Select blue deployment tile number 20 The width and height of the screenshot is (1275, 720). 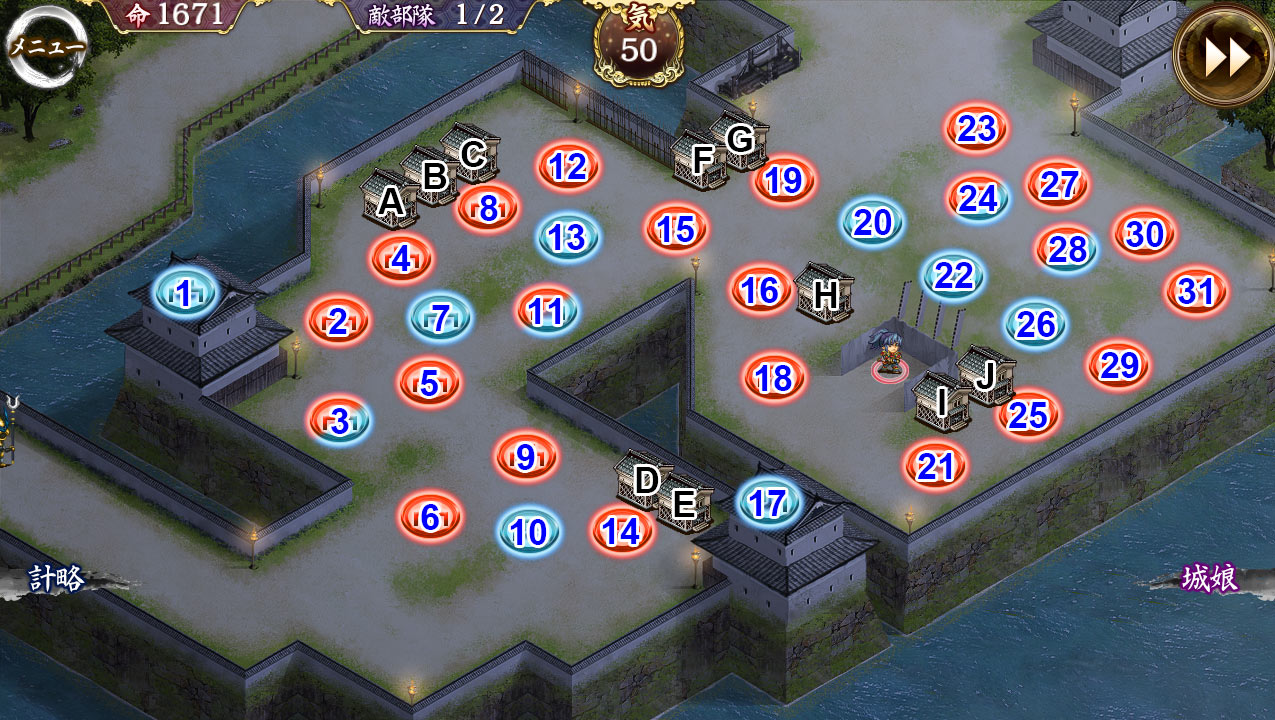[873, 222]
